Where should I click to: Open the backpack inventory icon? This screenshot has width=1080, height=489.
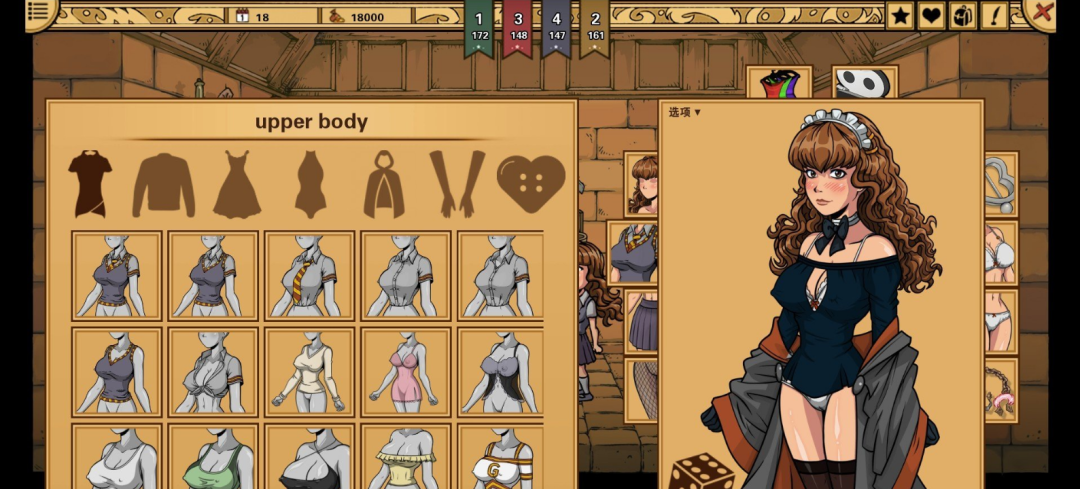pyautogui.click(x=963, y=15)
